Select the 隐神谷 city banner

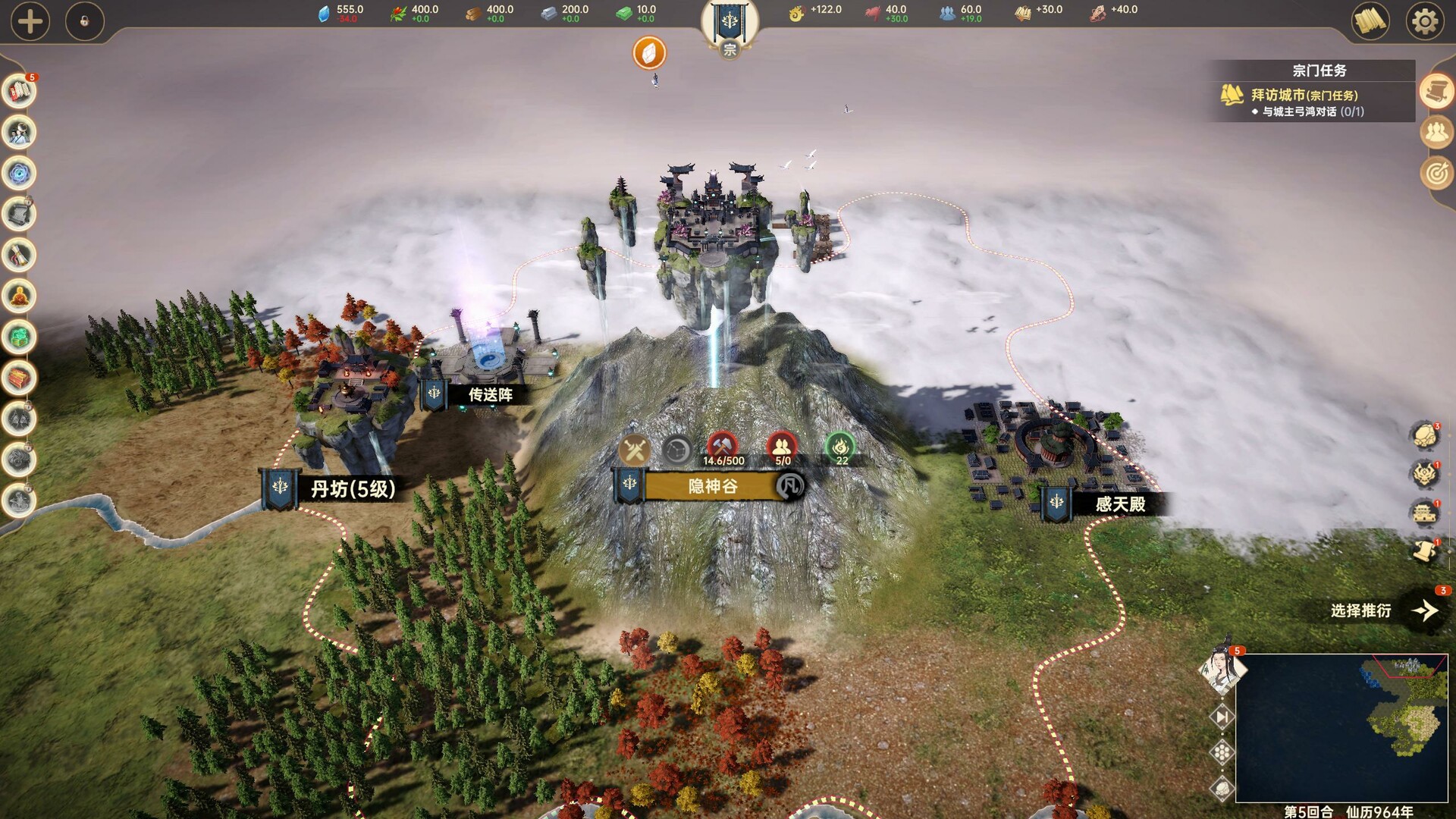[x=711, y=486]
